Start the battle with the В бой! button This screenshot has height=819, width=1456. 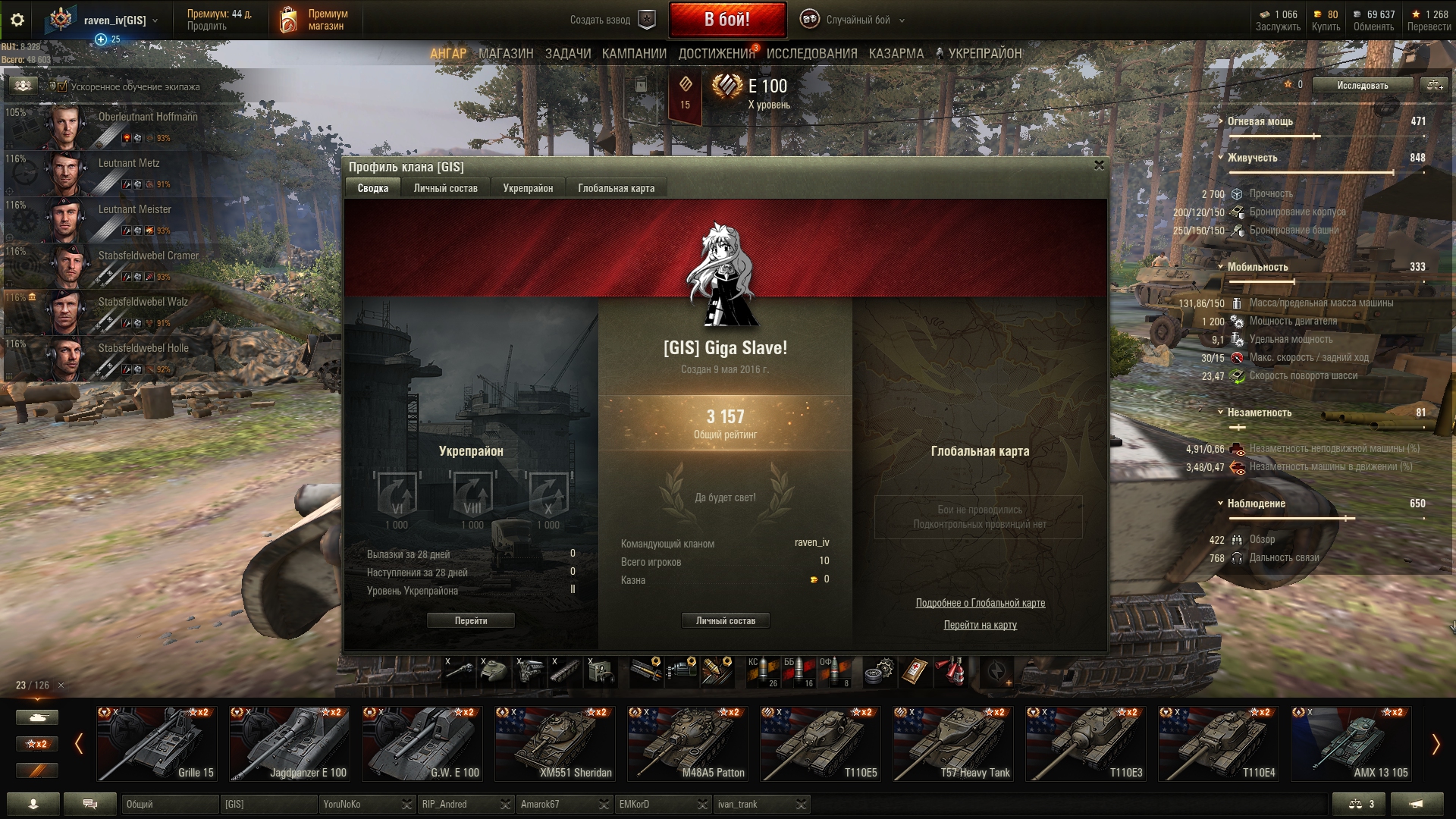click(726, 20)
